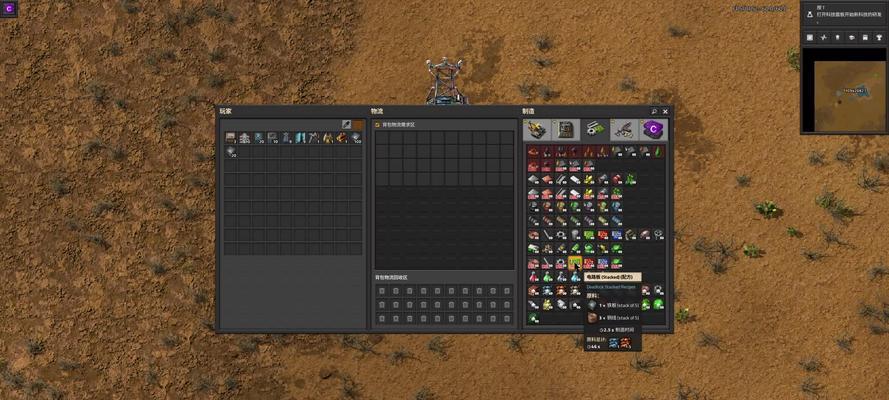Switch to the combat crafting tab
The image size is (889, 400).
click(626, 129)
